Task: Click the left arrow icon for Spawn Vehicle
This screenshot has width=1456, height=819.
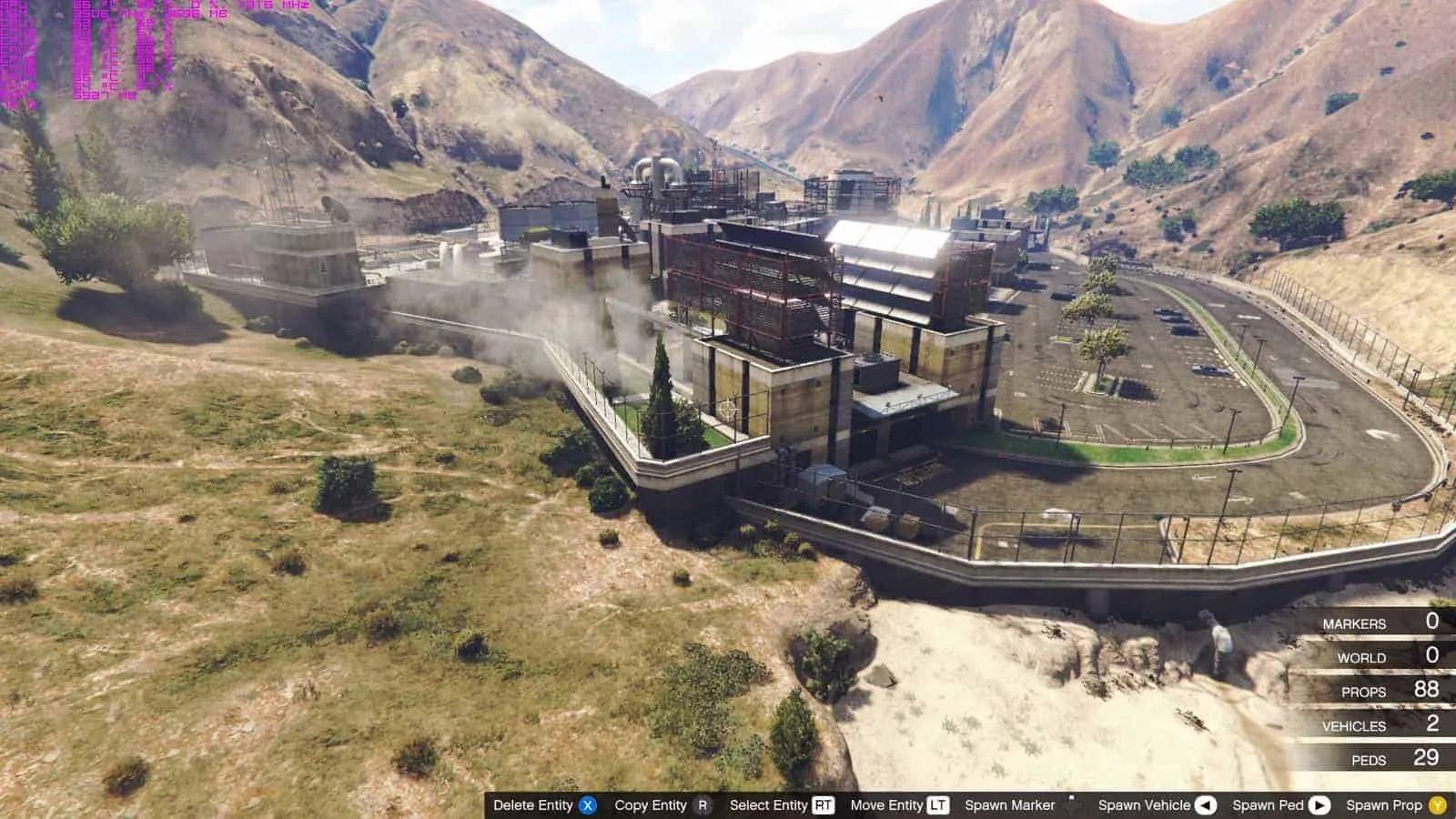Action: pos(1206,804)
